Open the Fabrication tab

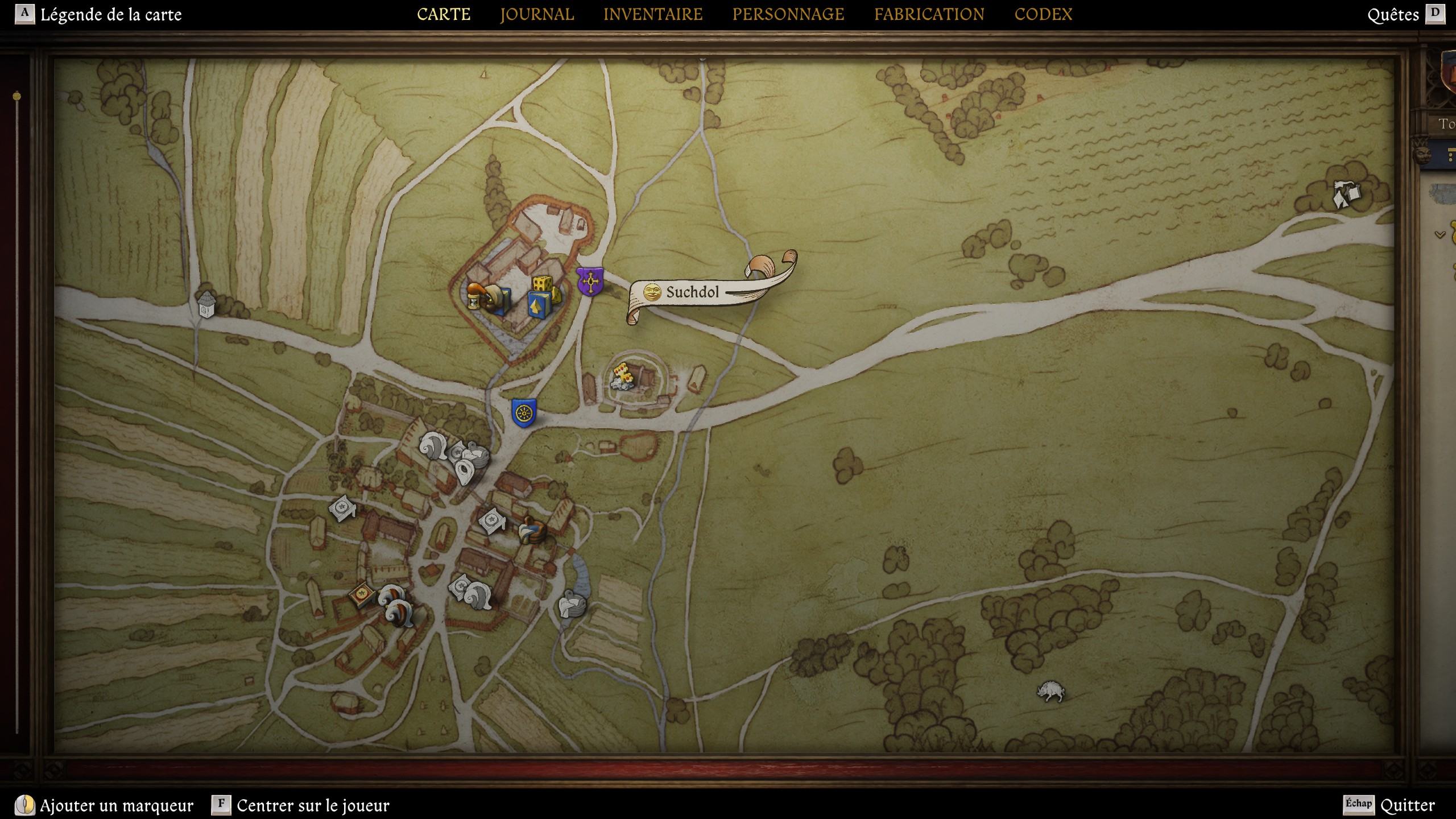click(929, 14)
